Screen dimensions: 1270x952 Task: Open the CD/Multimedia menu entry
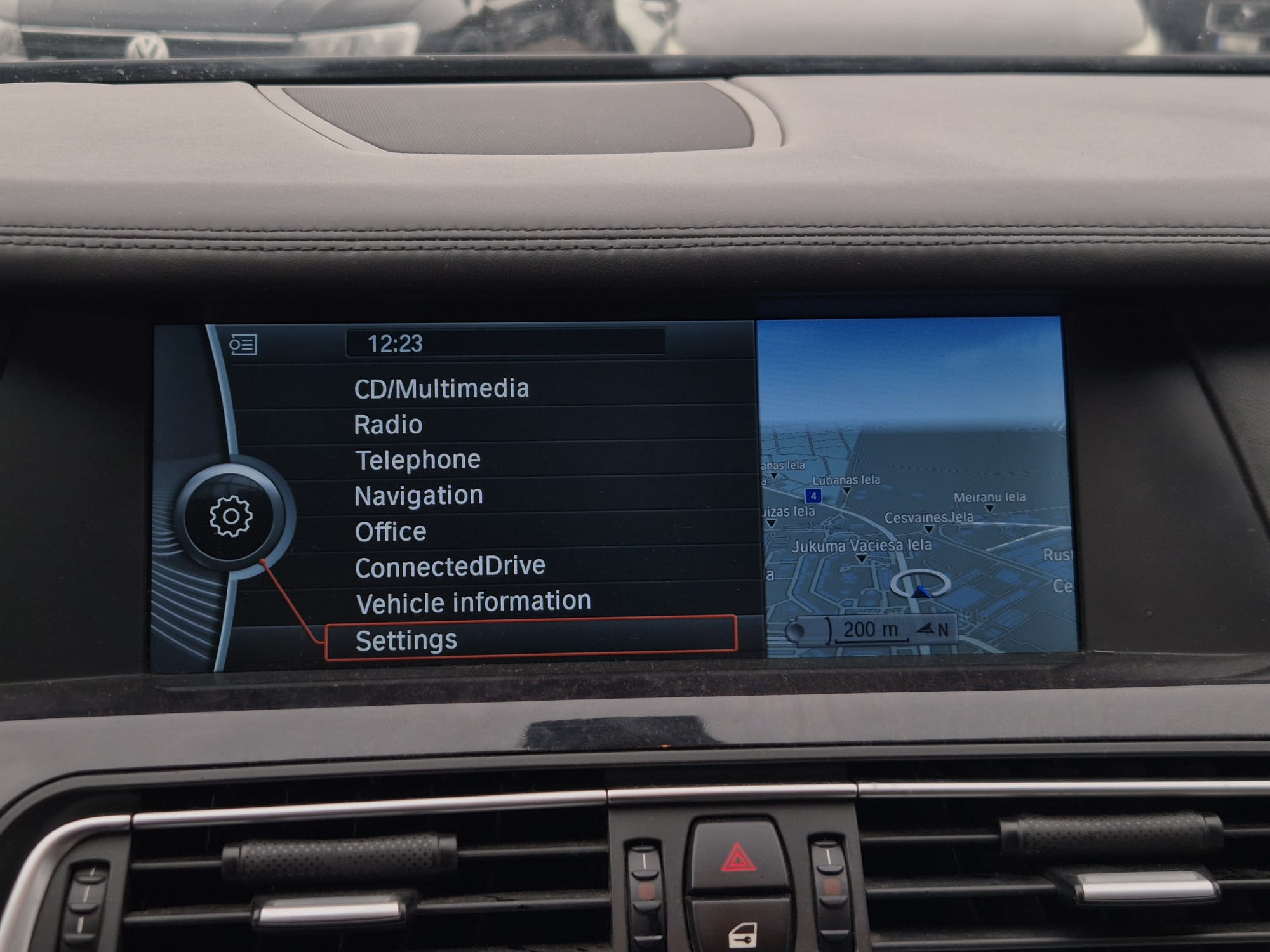(x=441, y=388)
